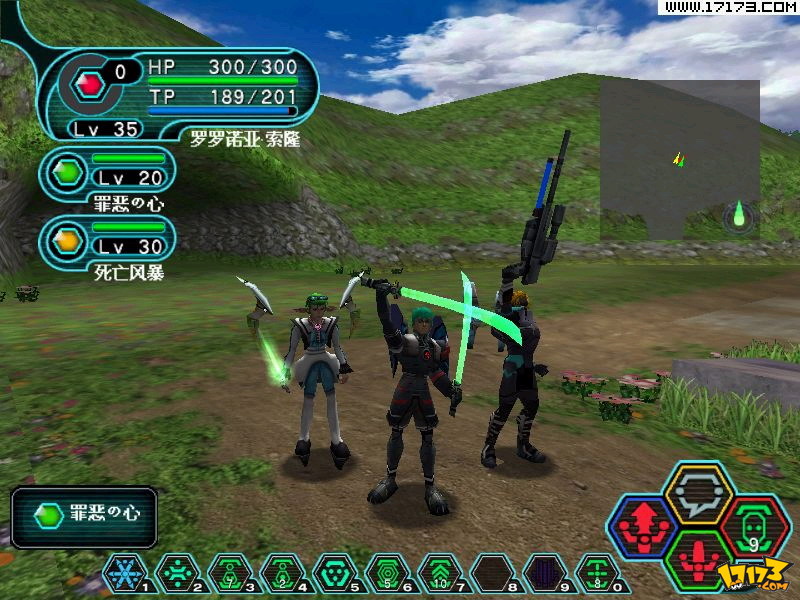Activate the crosshair icon in slot 0
The width and height of the screenshot is (800, 600).
click(597, 573)
